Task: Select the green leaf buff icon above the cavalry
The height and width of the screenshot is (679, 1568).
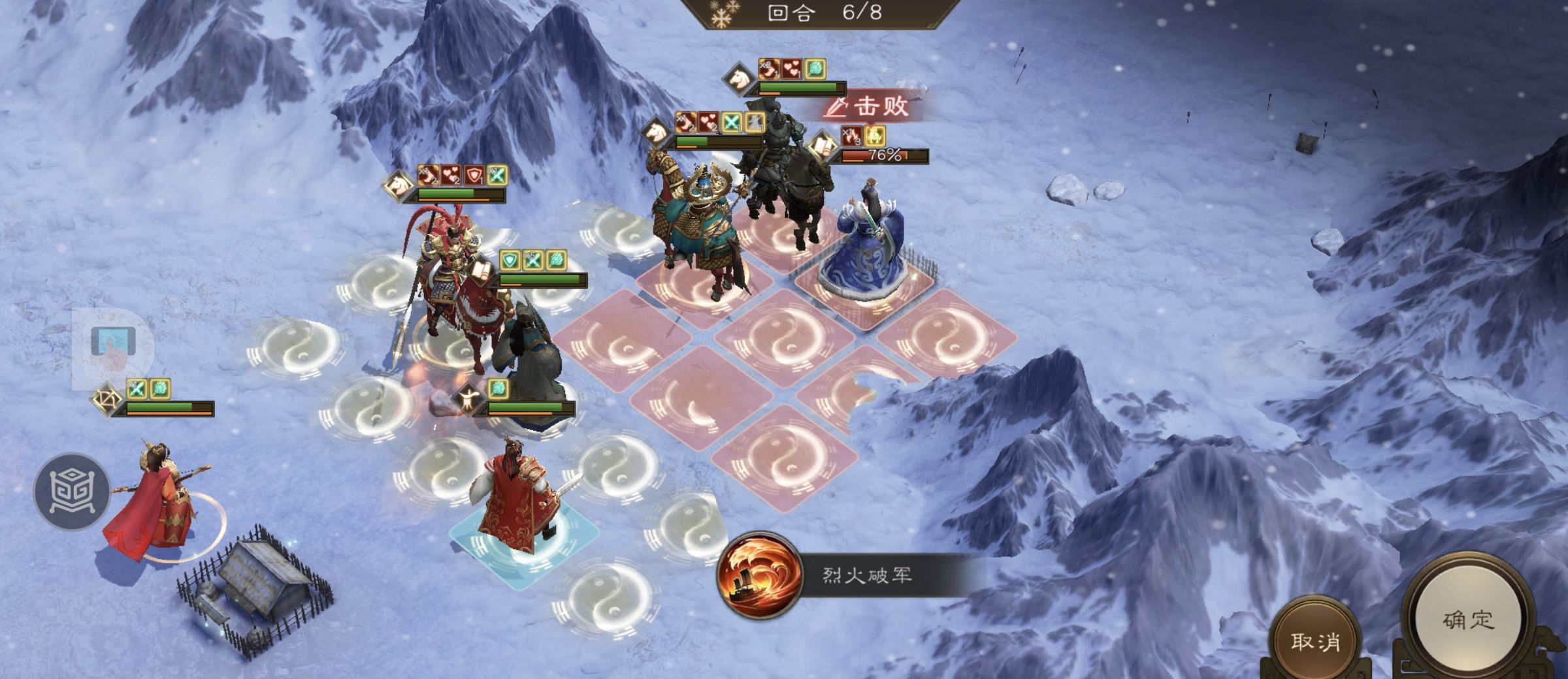Action: coord(815,69)
